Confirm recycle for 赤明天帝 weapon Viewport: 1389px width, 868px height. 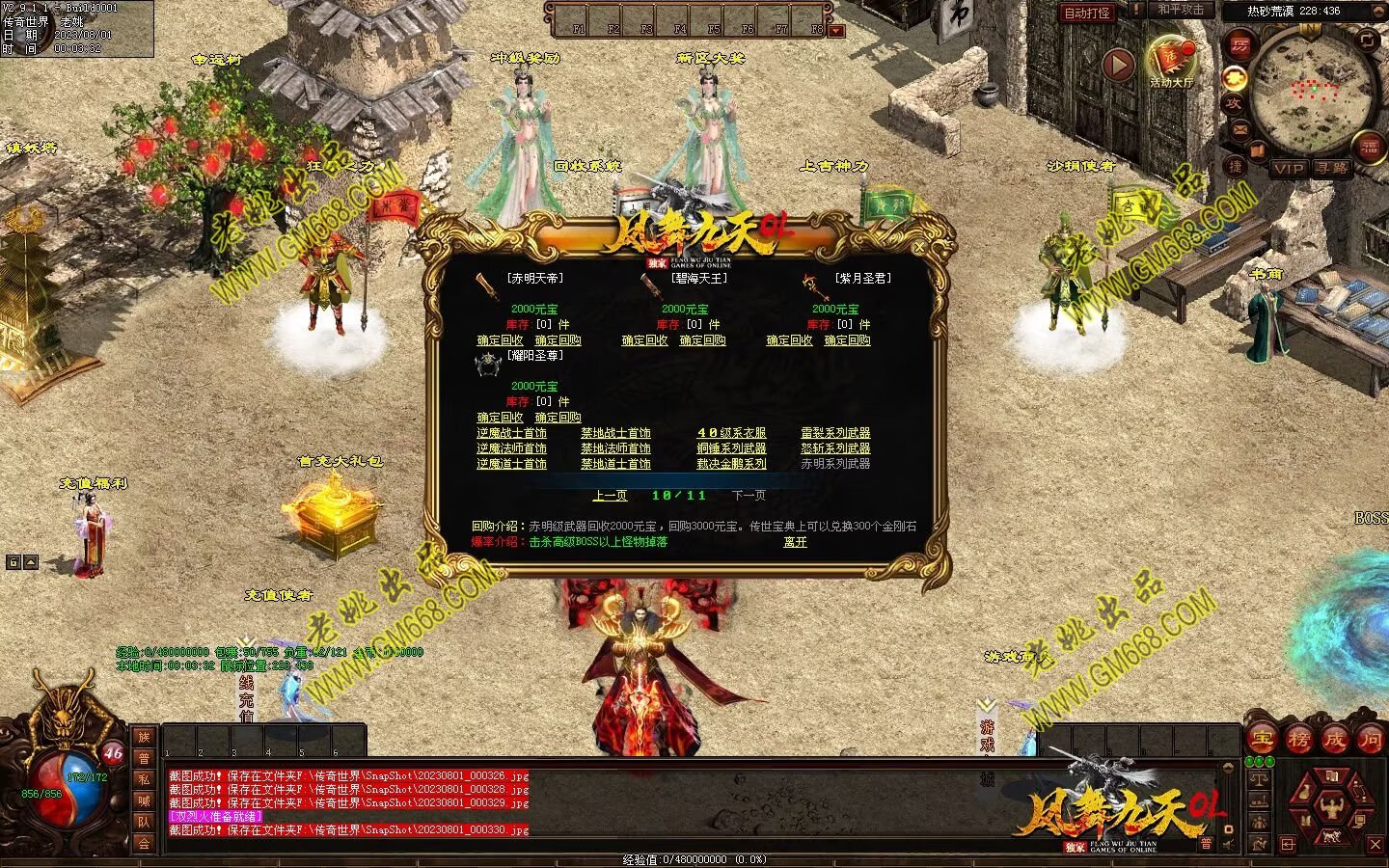click(x=500, y=340)
